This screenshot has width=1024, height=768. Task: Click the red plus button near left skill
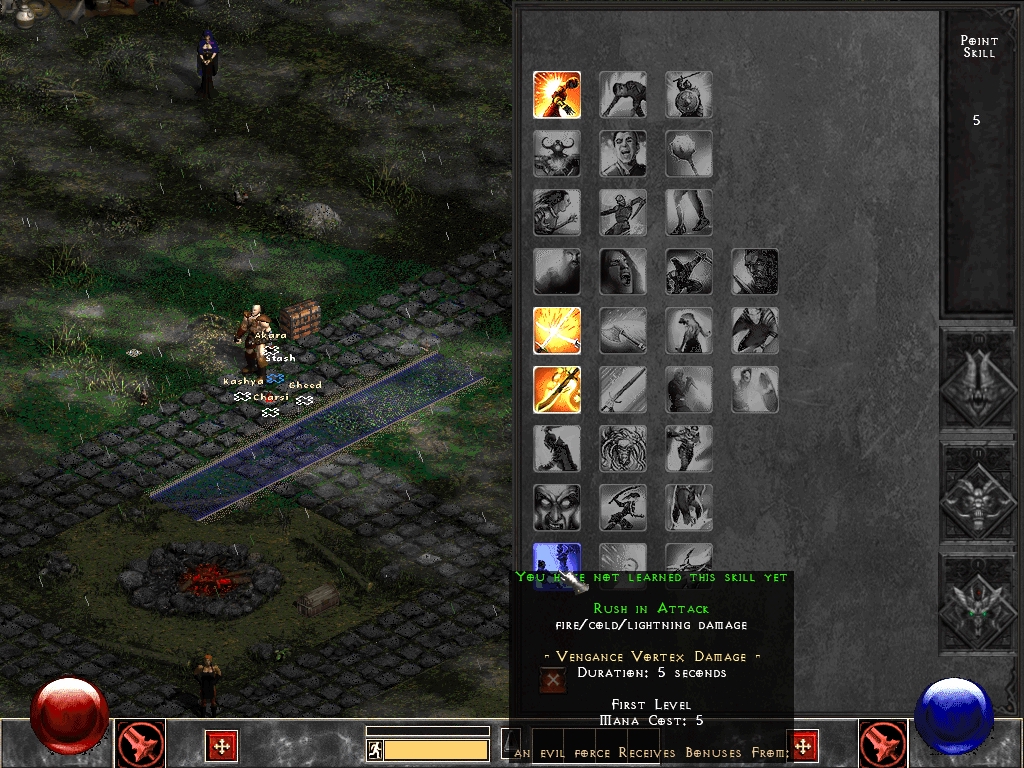click(x=221, y=745)
